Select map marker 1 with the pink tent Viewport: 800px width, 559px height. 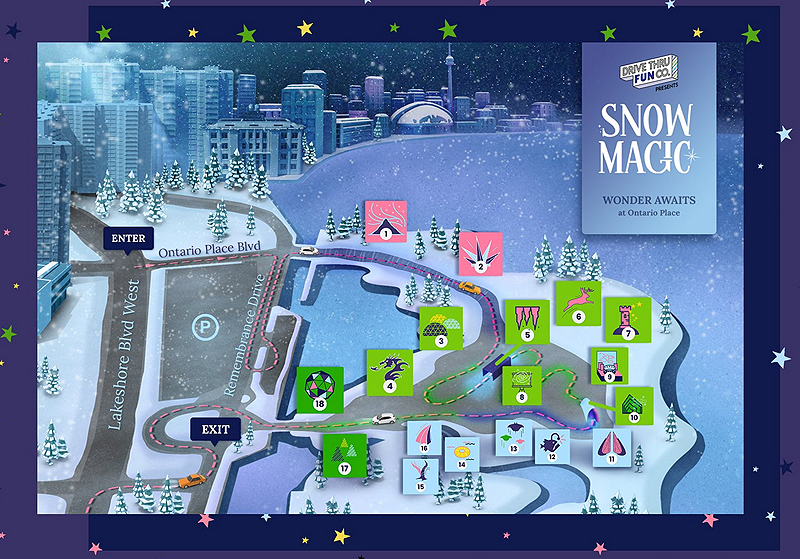tap(385, 221)
